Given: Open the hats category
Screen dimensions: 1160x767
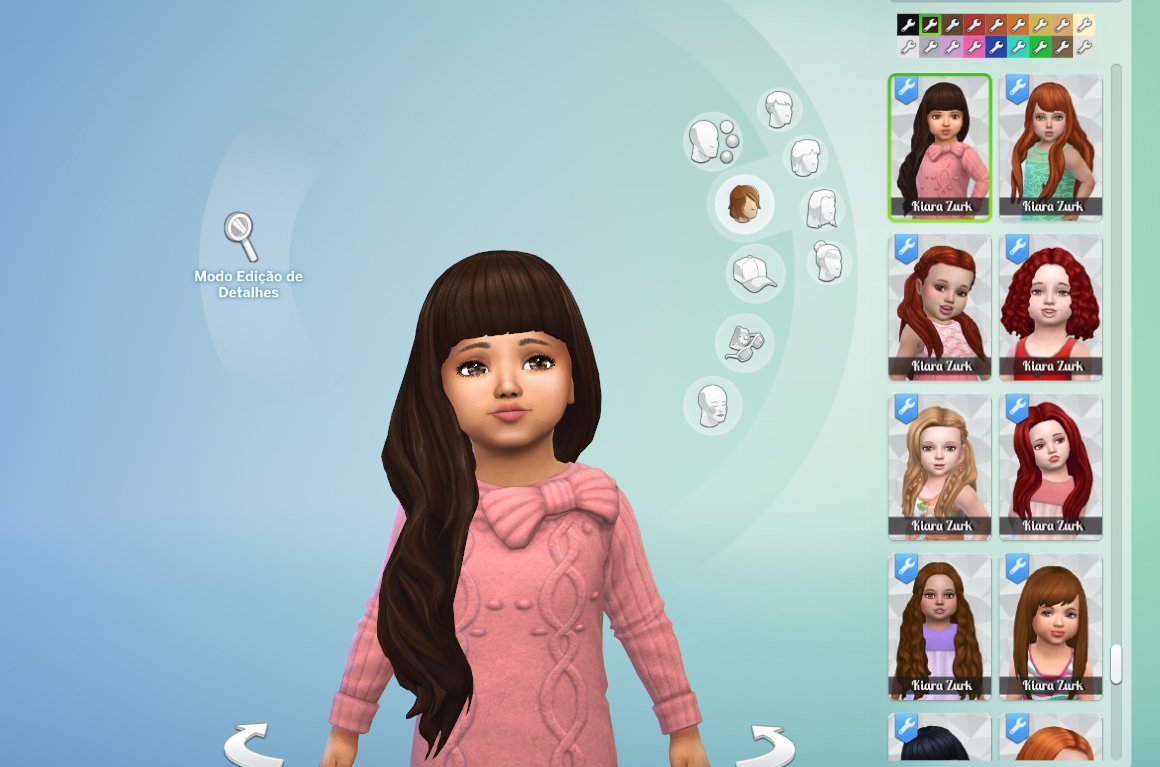Looking at the screenshot, I should [755, 273].
